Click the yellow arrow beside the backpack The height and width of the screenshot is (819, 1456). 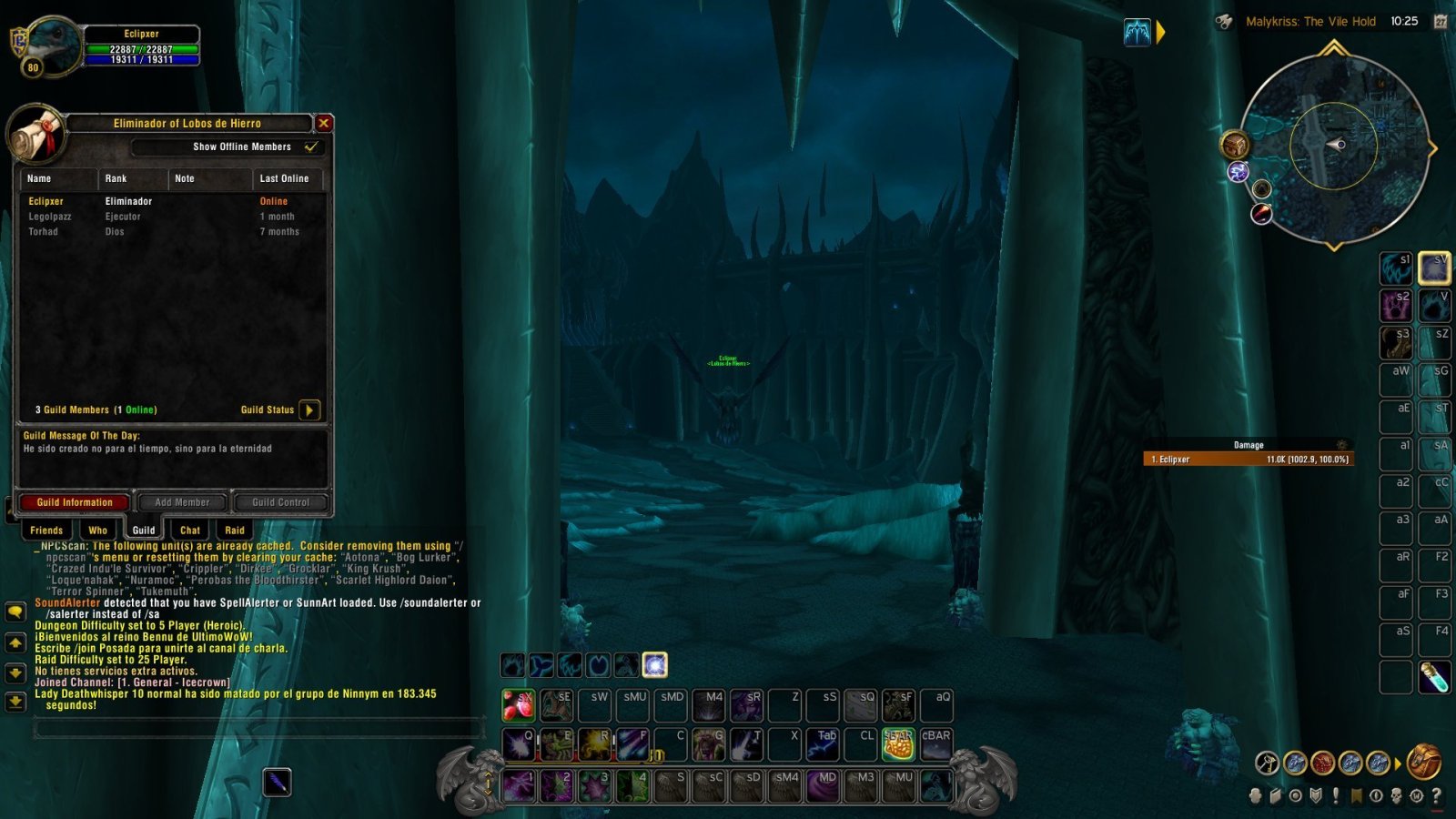[x=1398, y=763]
